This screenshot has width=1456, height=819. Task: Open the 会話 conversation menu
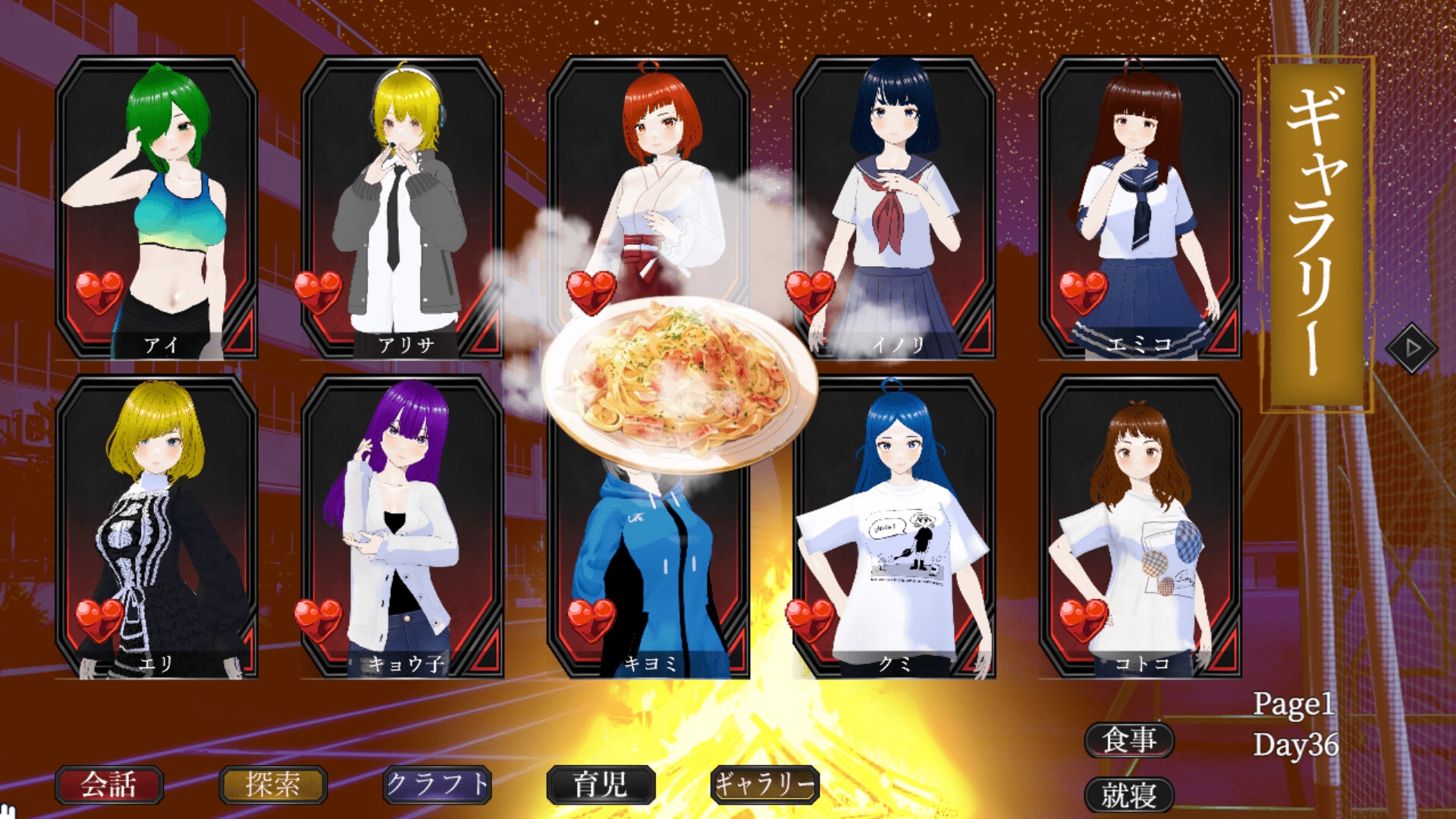coord(109,785)
